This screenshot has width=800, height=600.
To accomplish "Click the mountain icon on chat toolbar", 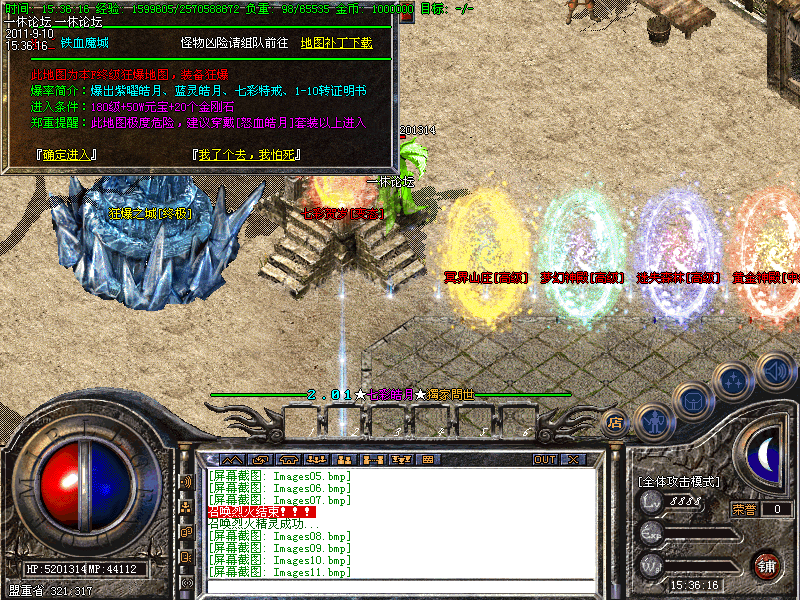I will (x=231, y=460).
